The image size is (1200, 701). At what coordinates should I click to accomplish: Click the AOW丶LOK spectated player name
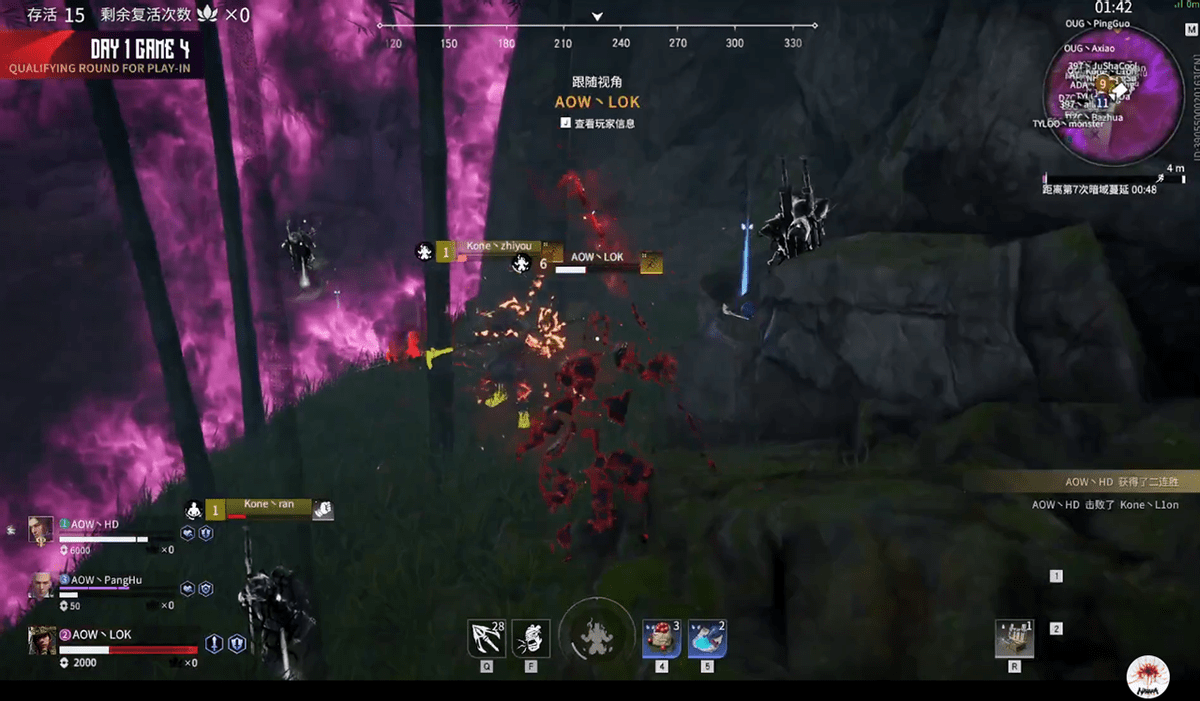[x=597, y=102]
